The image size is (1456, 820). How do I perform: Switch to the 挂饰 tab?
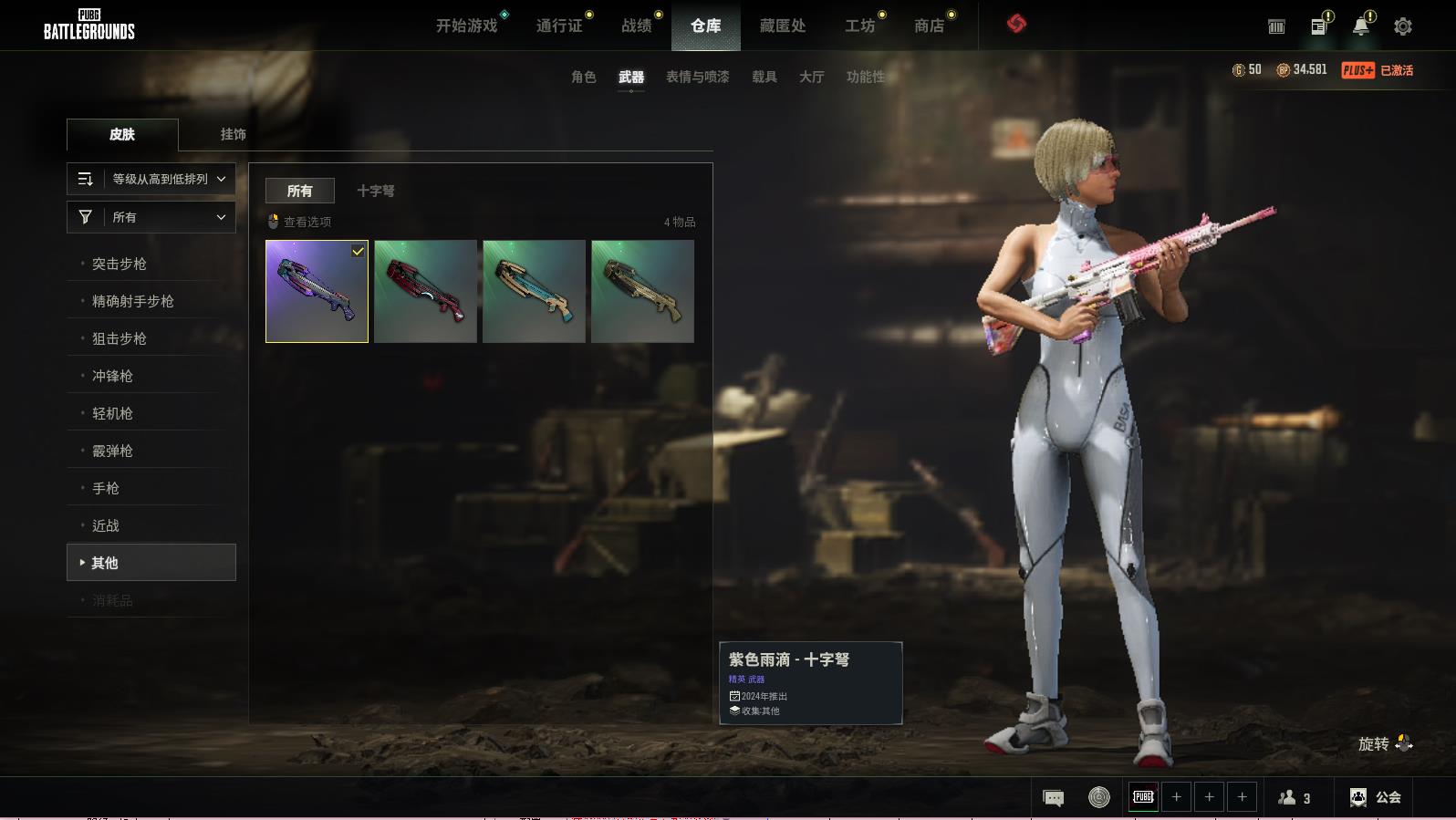pyautogui.click(x=233, y=134)
